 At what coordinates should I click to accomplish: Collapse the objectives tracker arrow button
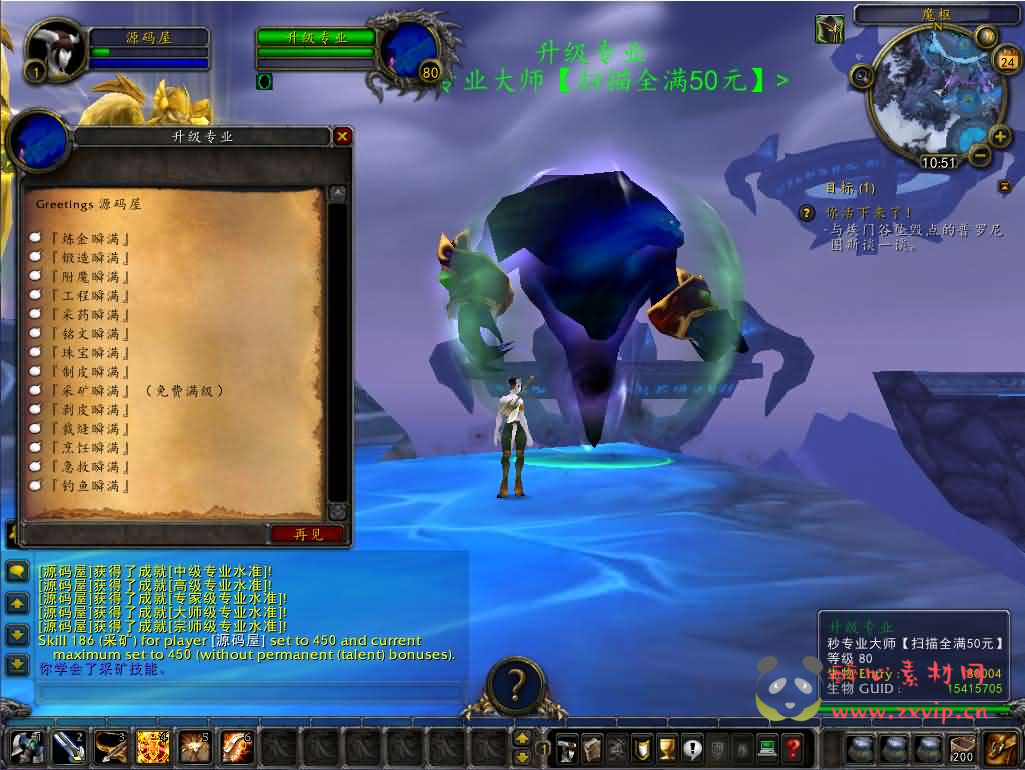(x=1005, y=187)
